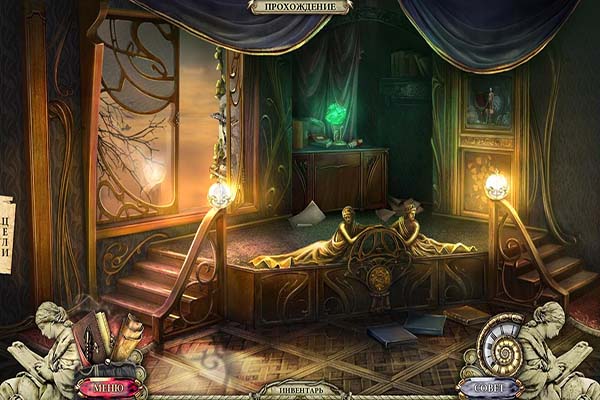The image size is (600, 400).
Task: Open the ПРОХОЖДЕНИЕ walkthrough button
Action: pyautogui.click(x=300, y=7)
